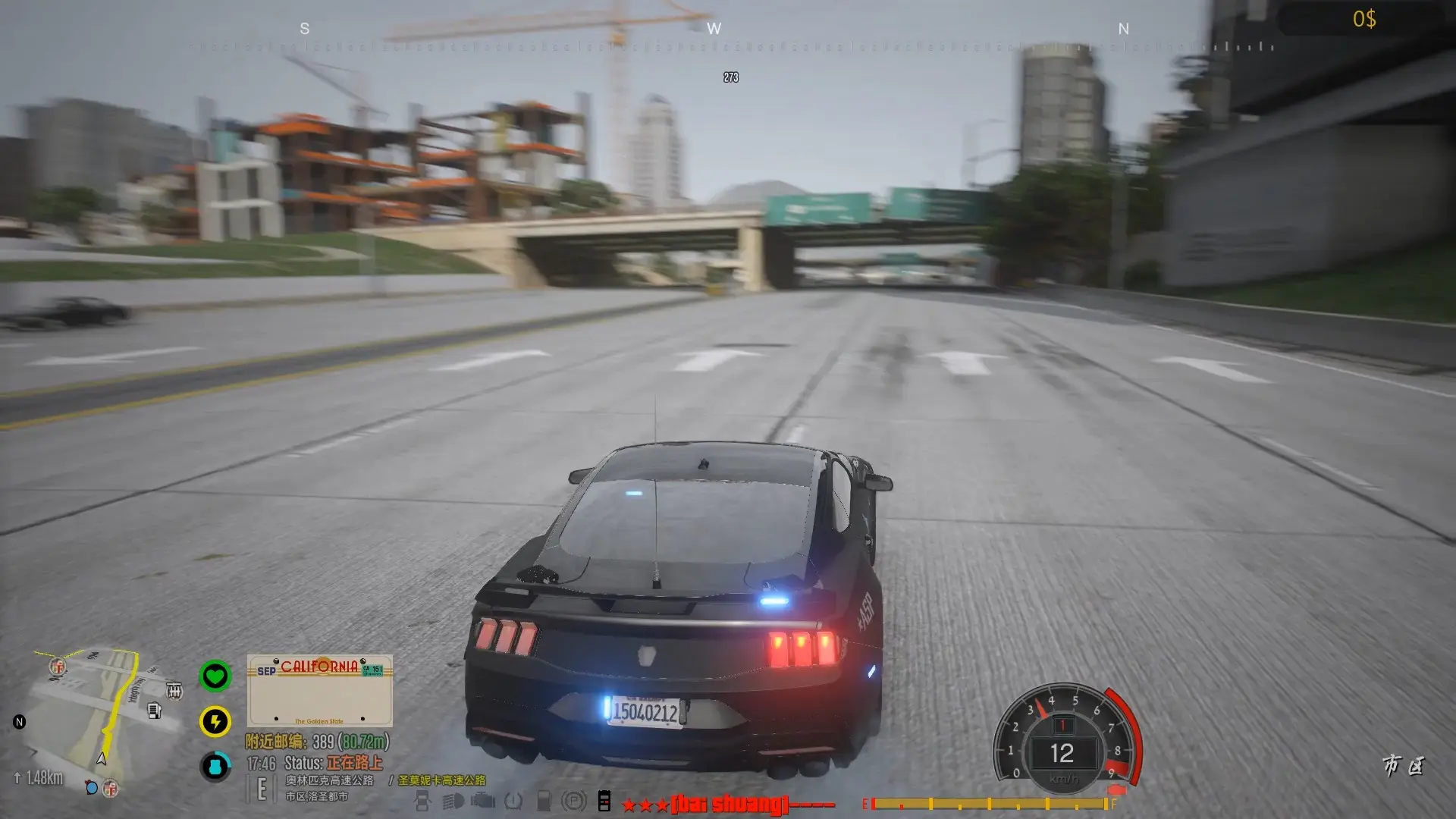Click the north indicator on the minimap
This screenshot has height=819, width=1456.
(20, 722)
